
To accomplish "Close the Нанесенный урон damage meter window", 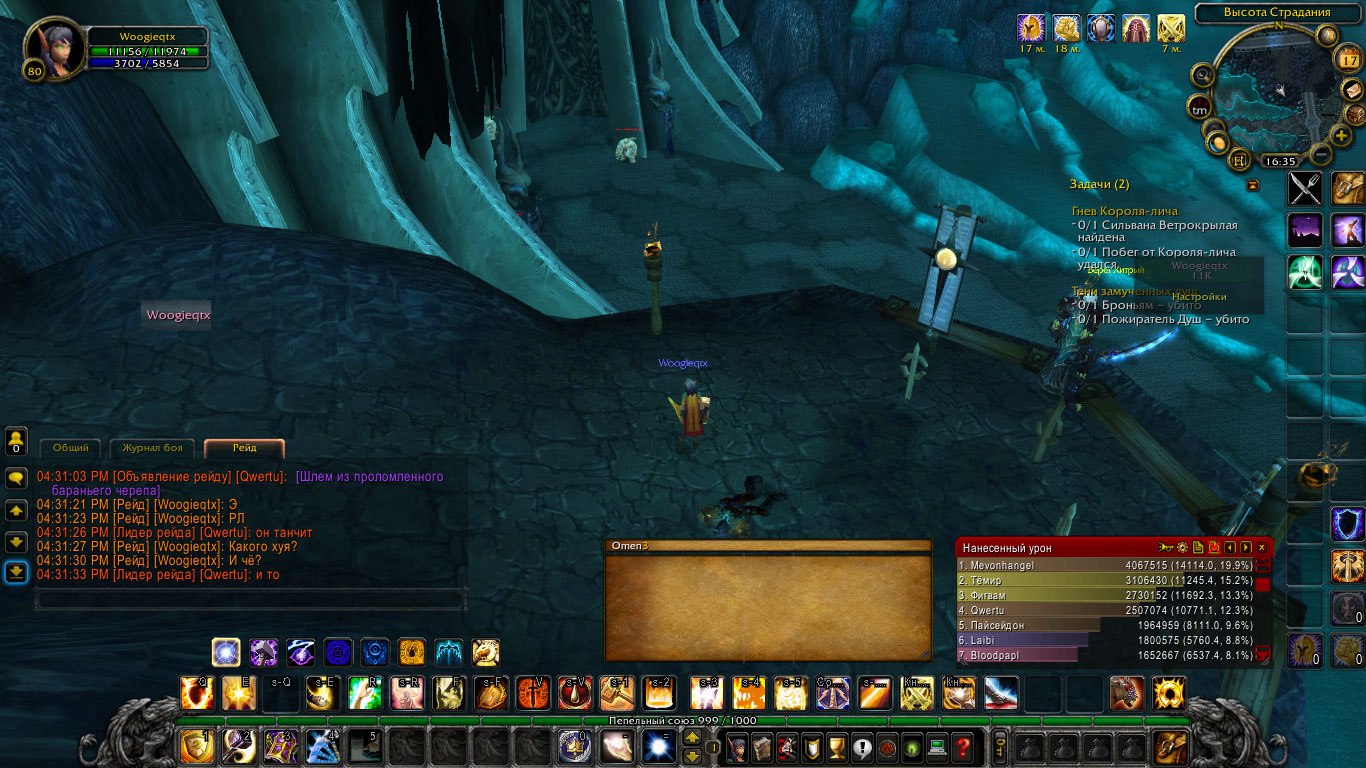I will click(x=1262, y=547).
